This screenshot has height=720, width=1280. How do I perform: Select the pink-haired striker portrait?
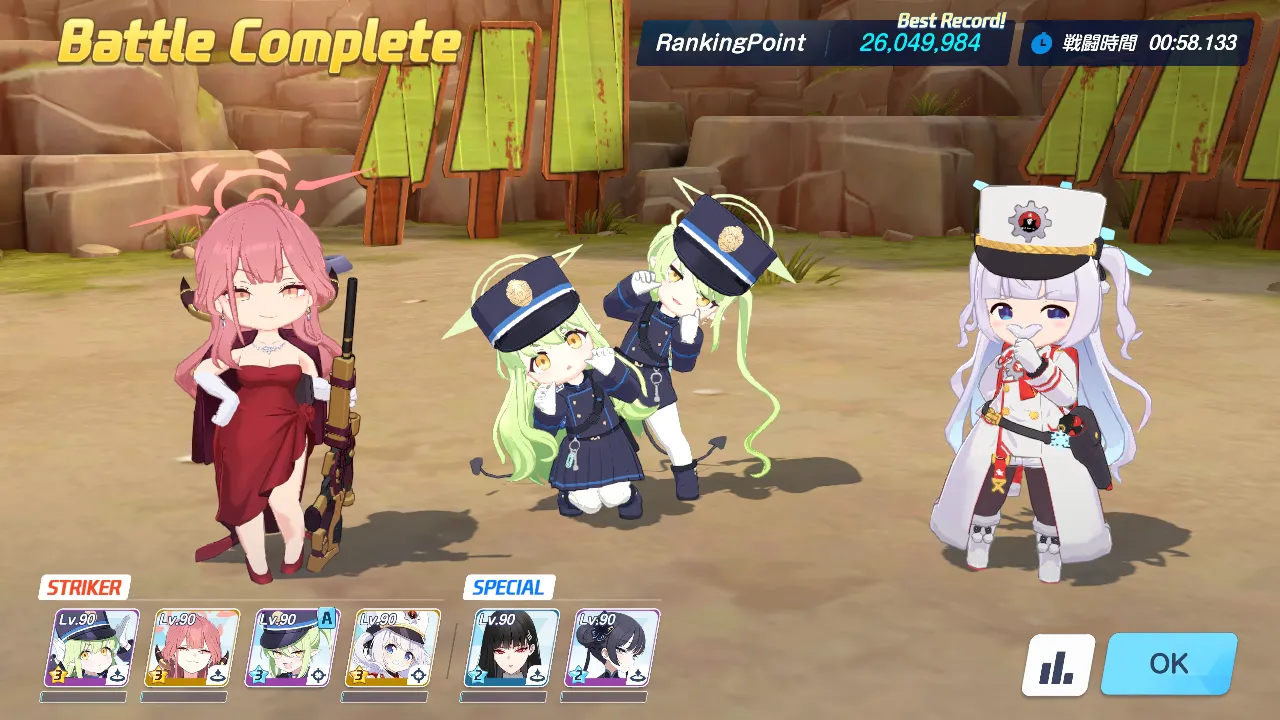pos(196,648)
